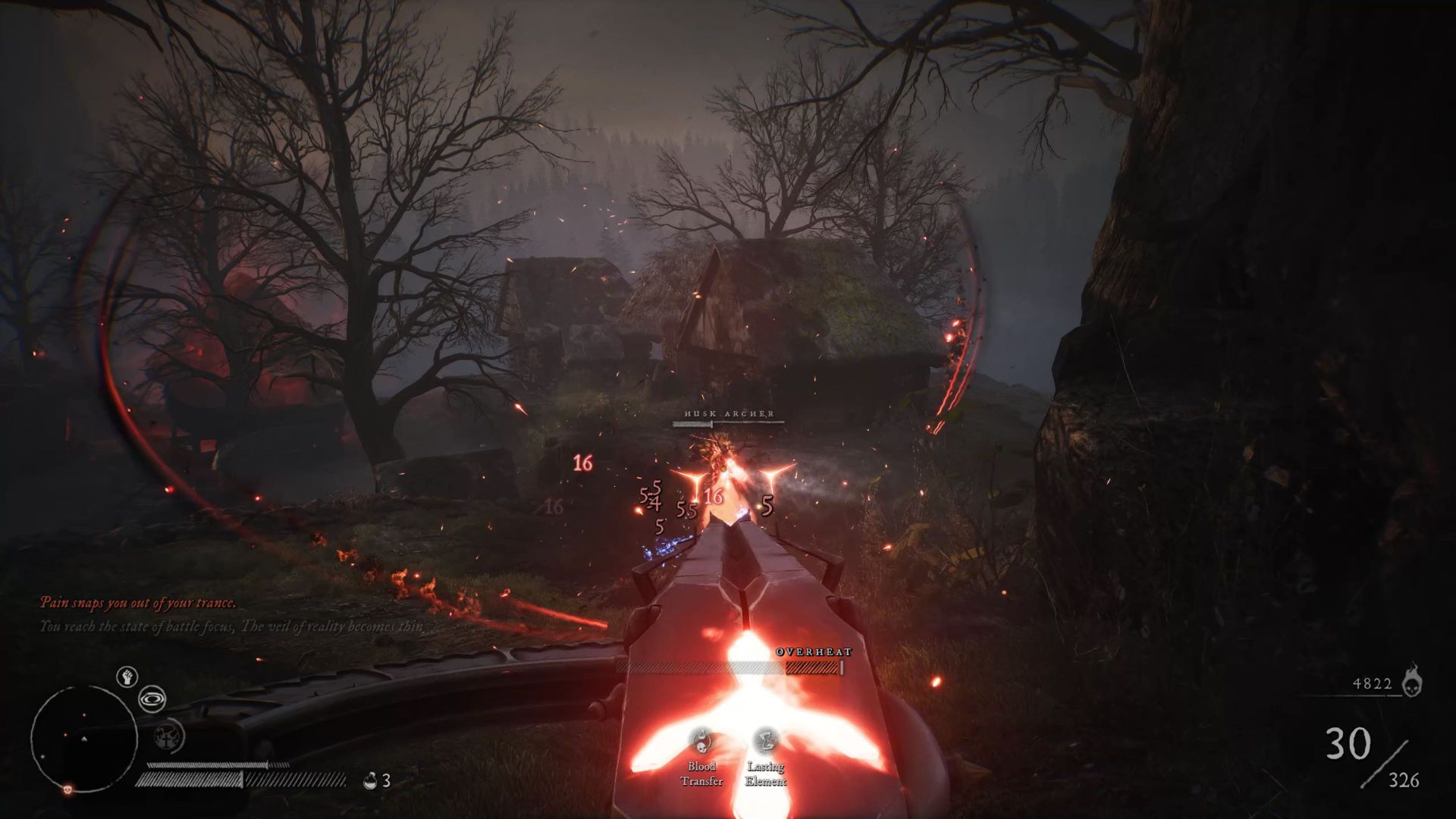Click the cross emblem ability icon
This screenshot has width=1456, height=819.
click(x=167, y=735)
